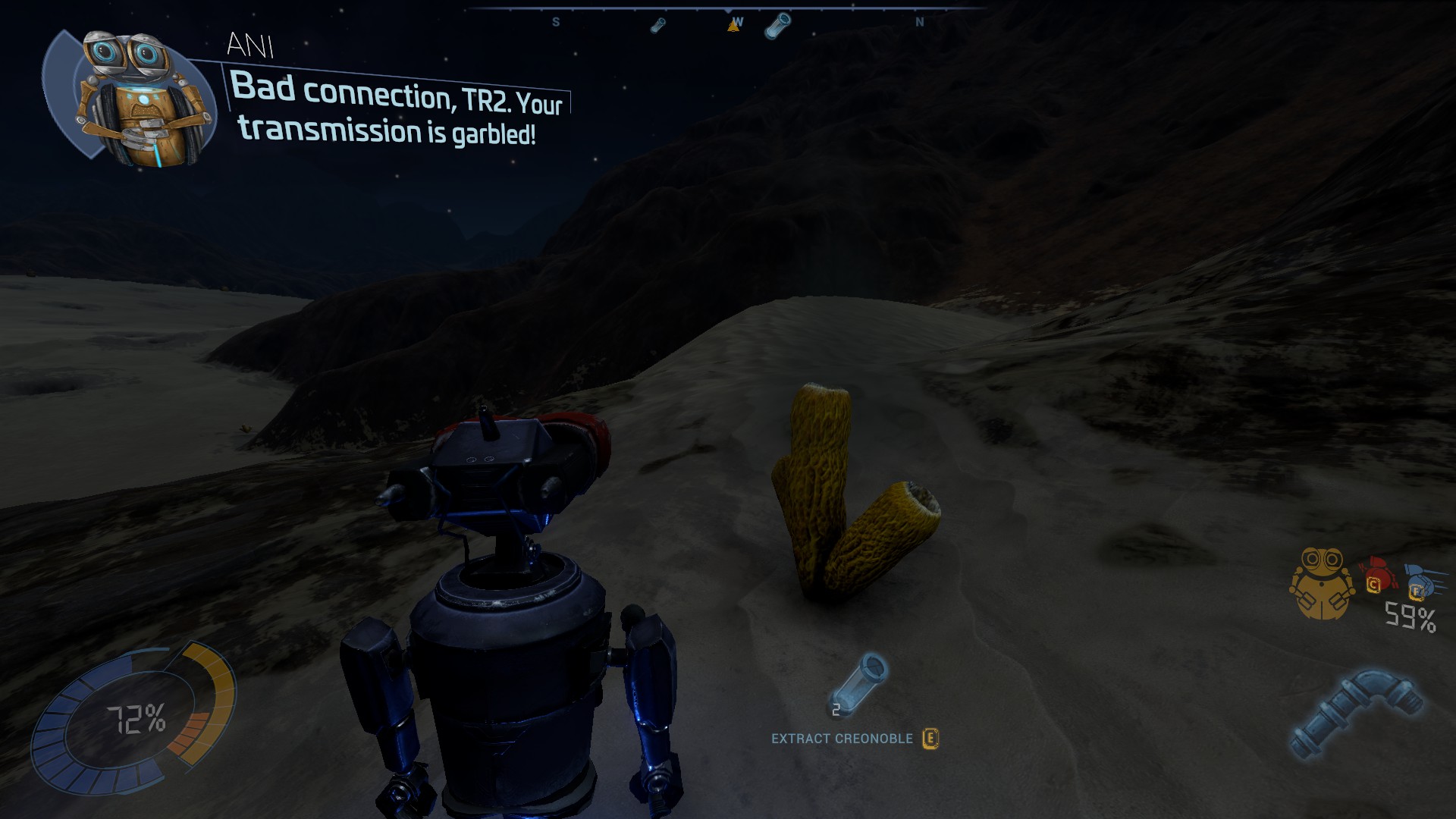Activate the red robot ability icon
The image size is (1456, 819).
1377,575
